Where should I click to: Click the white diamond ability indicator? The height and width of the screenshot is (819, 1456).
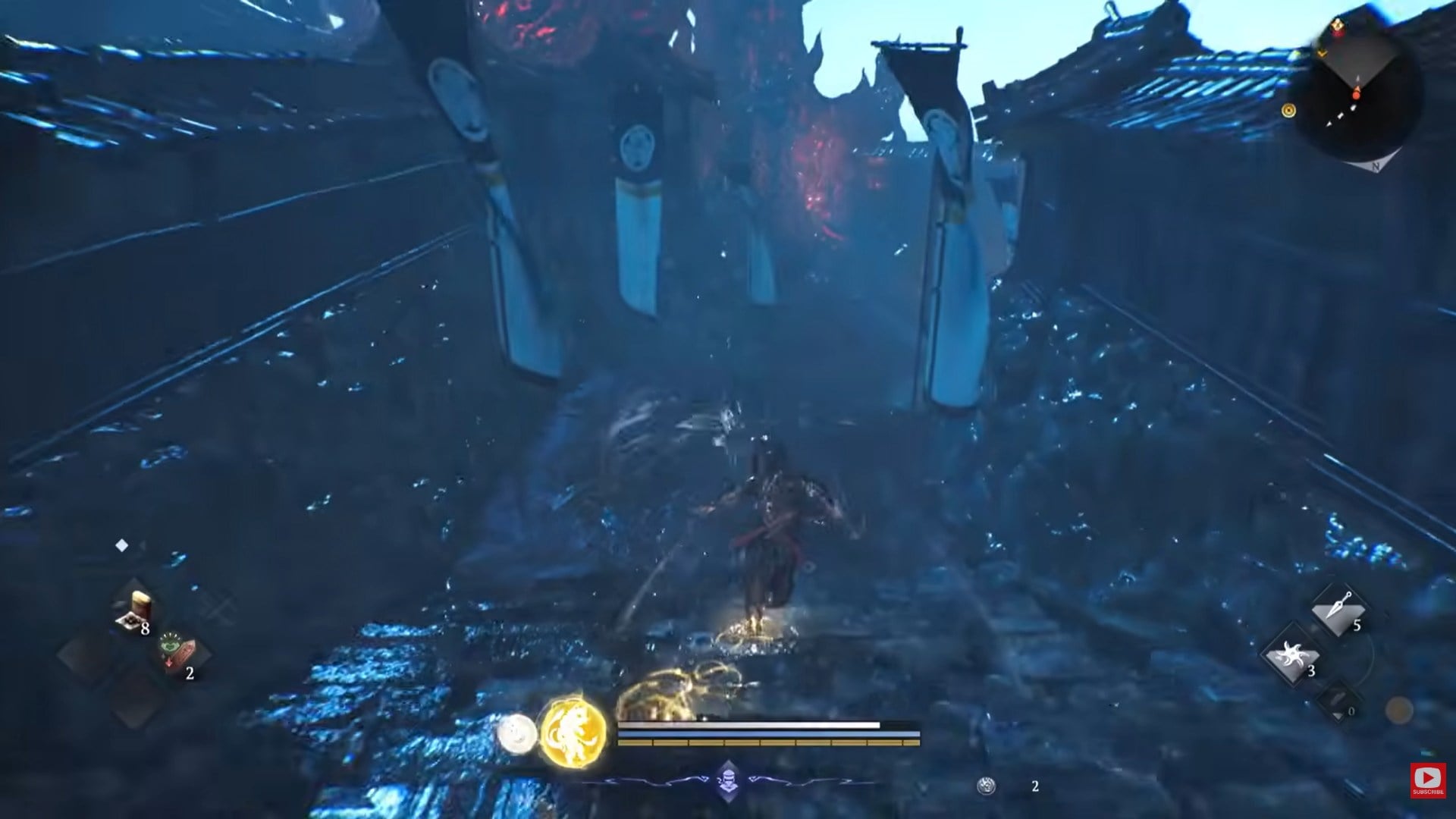pos(122,544)
